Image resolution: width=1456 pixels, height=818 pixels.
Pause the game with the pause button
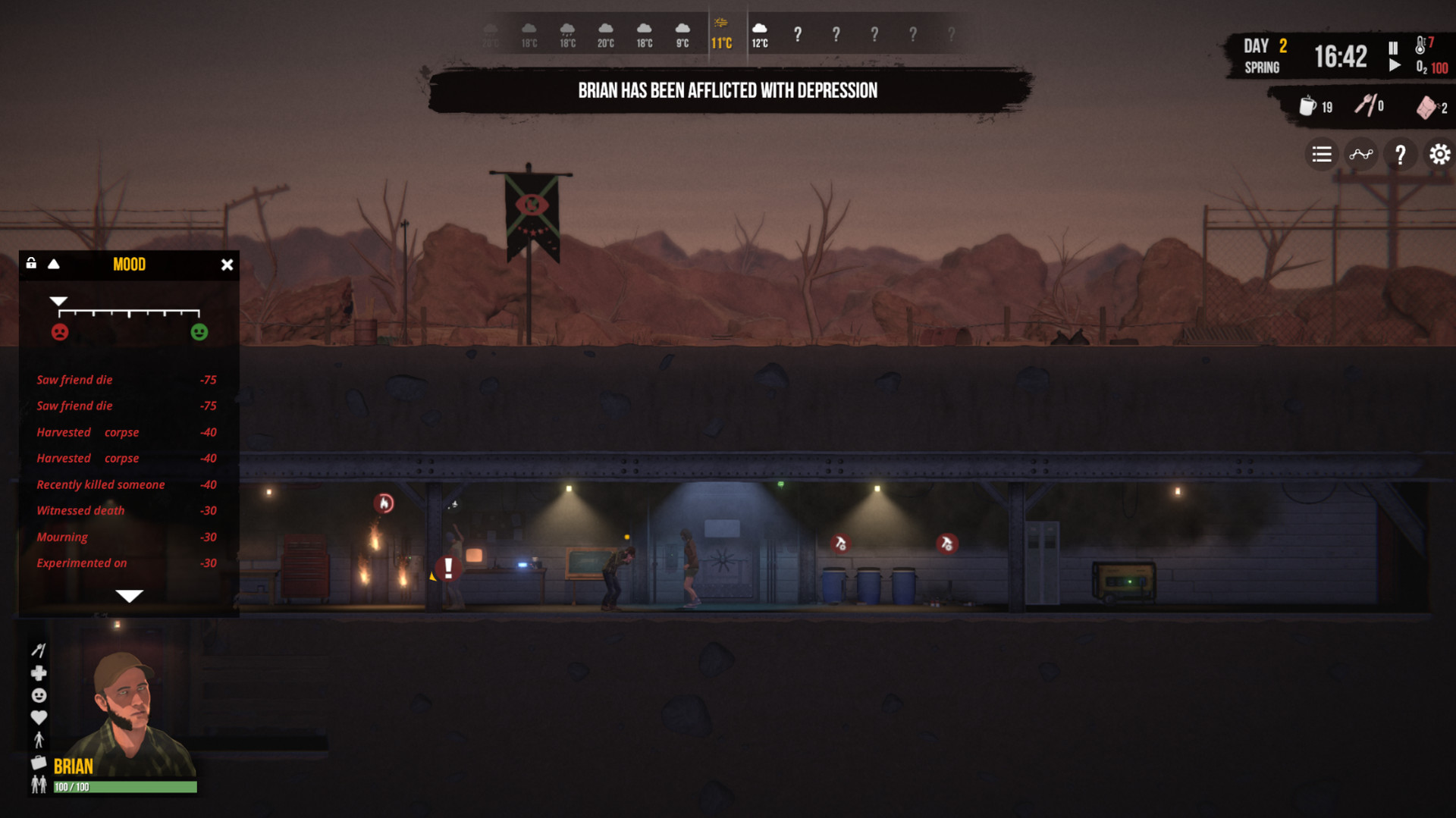(1392, 47)
